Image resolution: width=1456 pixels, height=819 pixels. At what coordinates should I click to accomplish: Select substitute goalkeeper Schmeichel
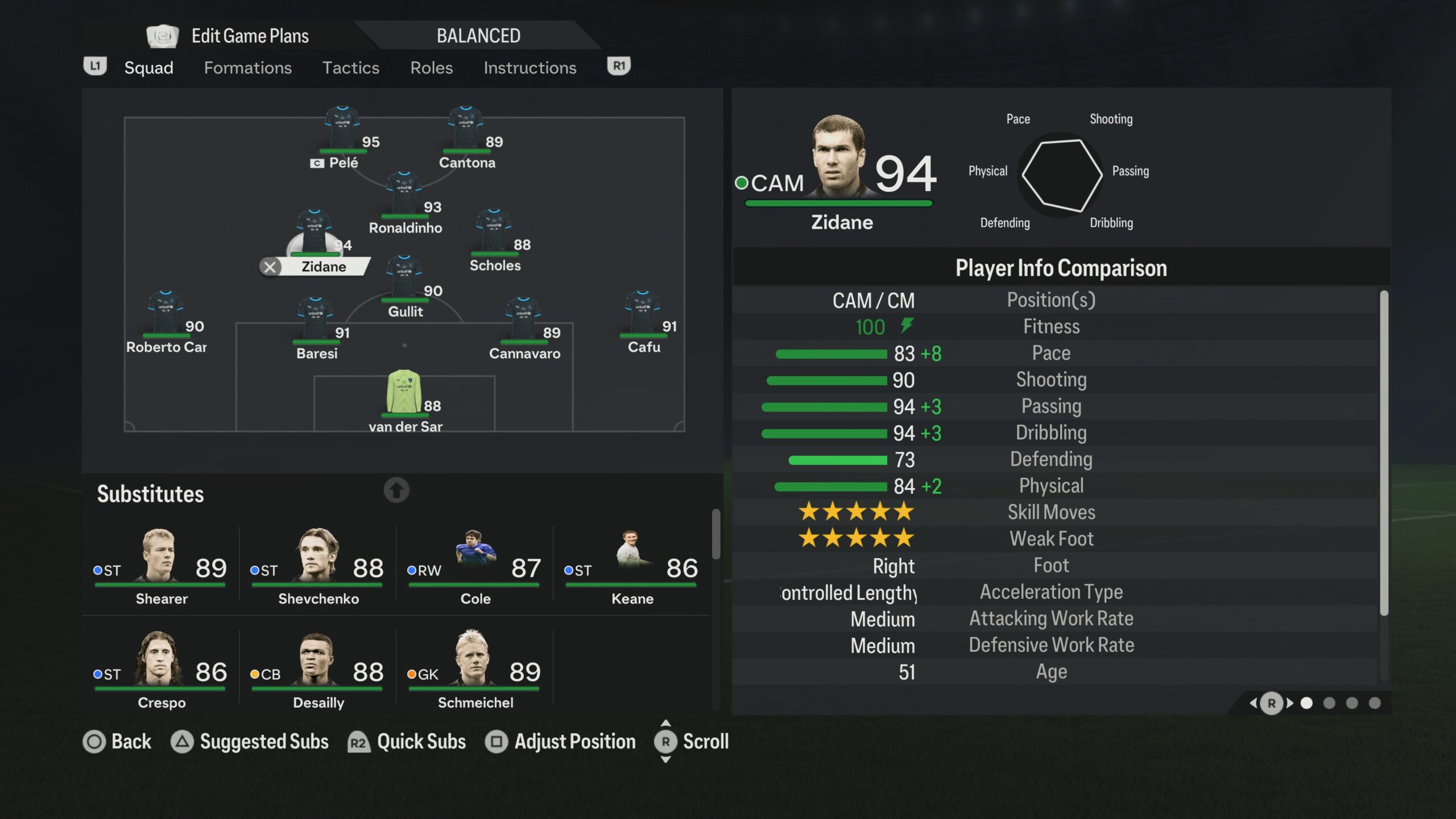pyautogui.click(x=475, y=669)
